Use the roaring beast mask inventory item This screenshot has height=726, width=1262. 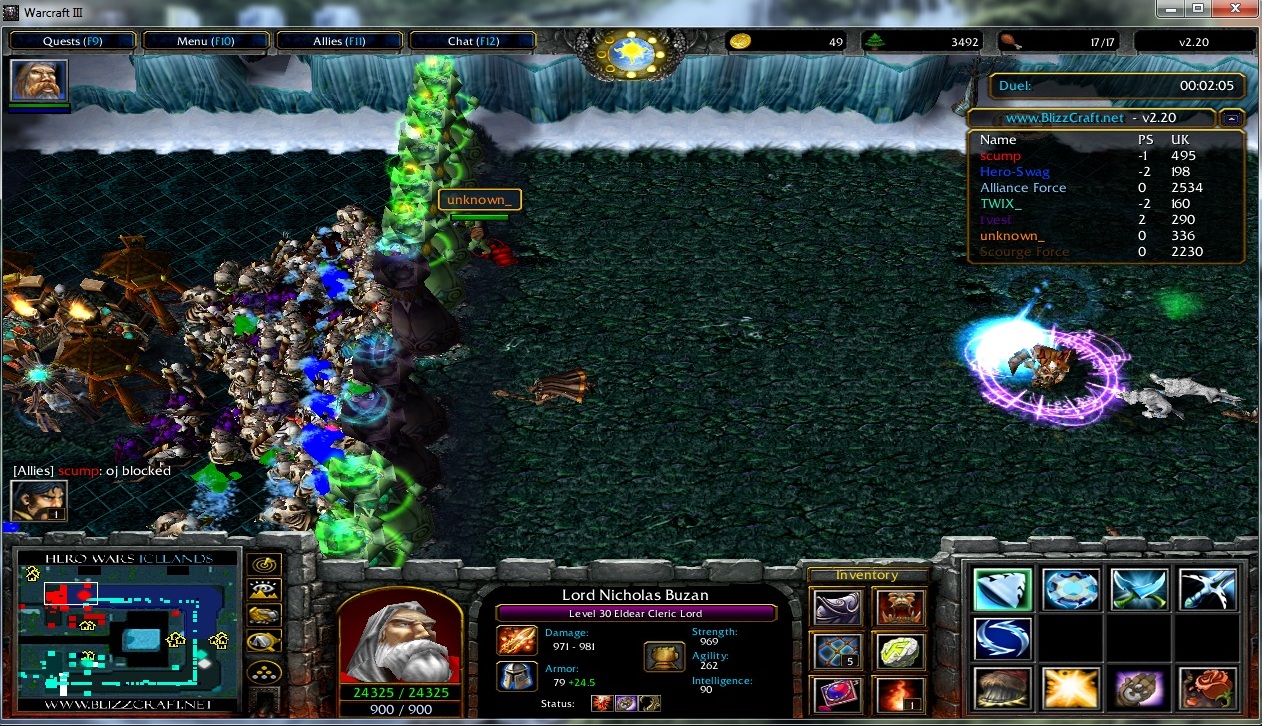pyautogui.click(x=899, y=606)
